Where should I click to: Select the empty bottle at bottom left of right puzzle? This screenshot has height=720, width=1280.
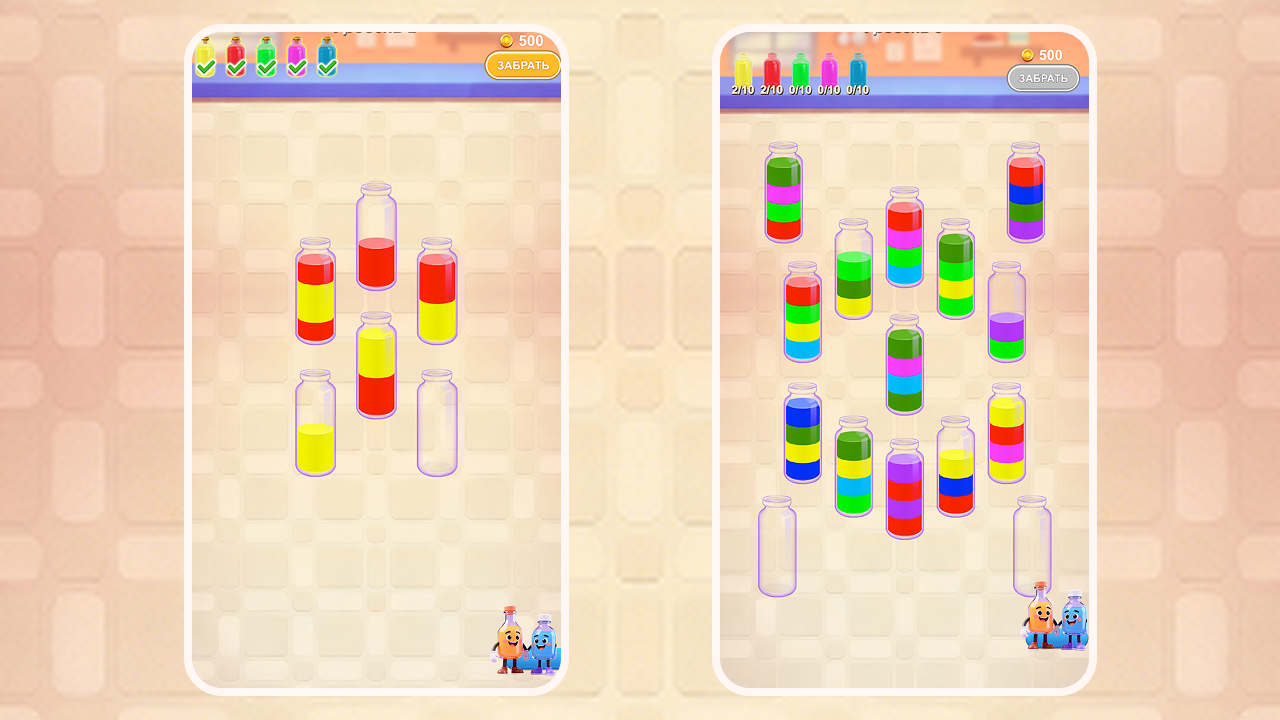click(x=775, y=545)
